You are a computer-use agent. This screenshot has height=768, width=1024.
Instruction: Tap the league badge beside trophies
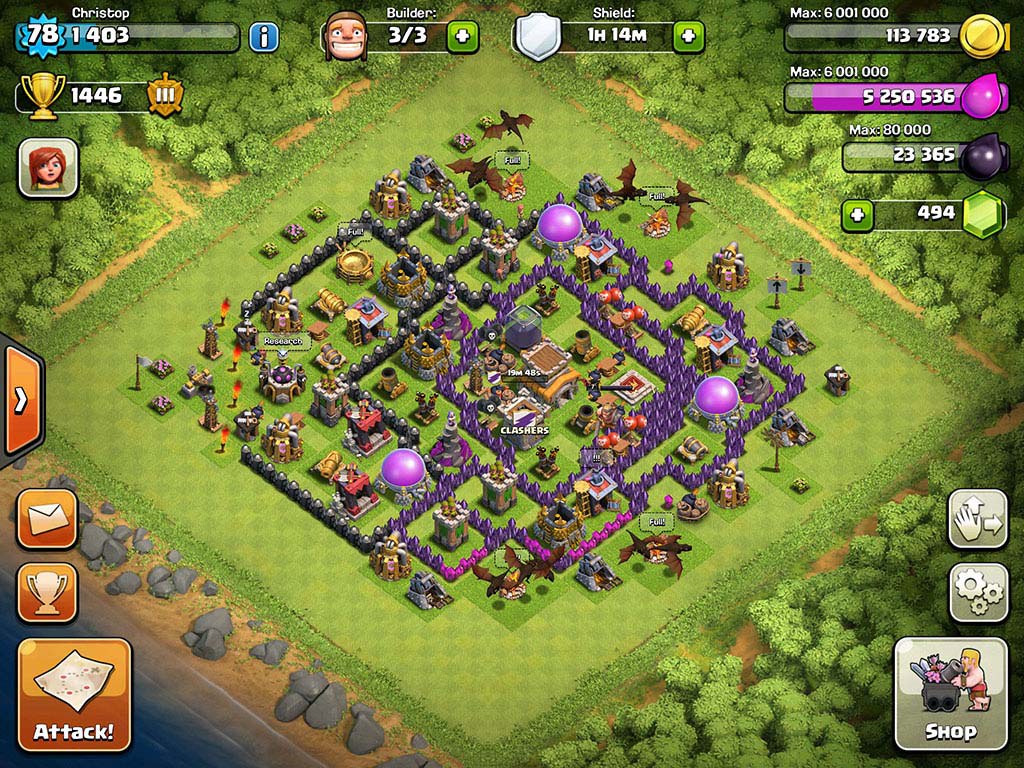tap(165, 95)
